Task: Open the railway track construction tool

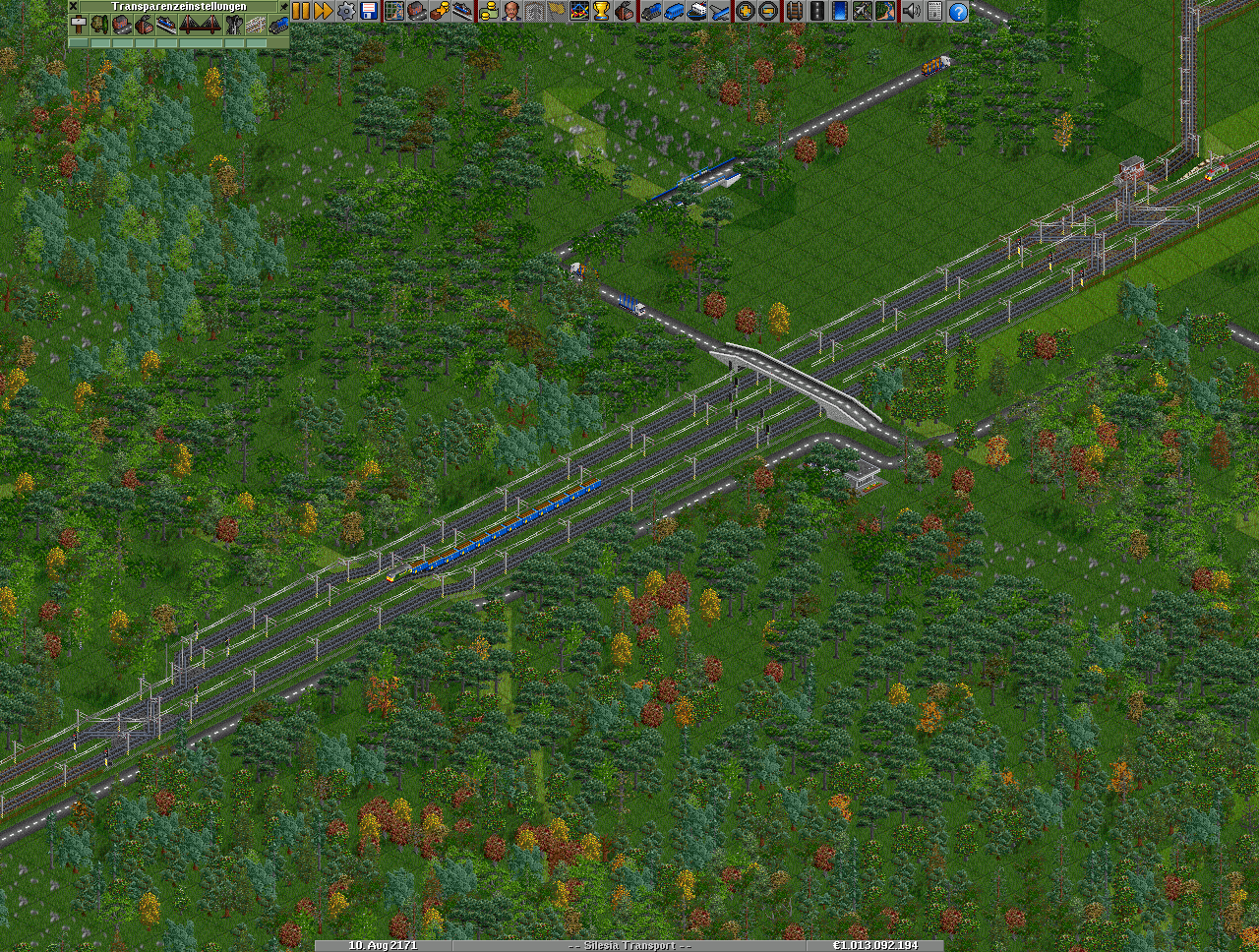Action: 793,11
